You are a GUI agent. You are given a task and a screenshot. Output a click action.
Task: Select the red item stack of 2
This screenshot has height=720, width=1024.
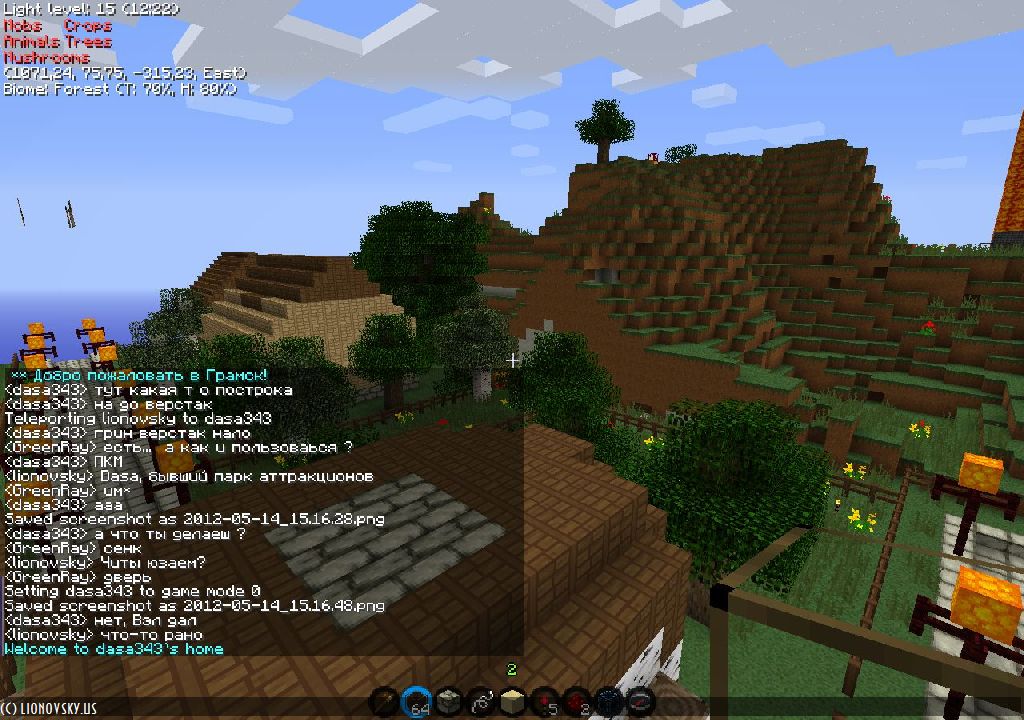[x=576, y=702]
